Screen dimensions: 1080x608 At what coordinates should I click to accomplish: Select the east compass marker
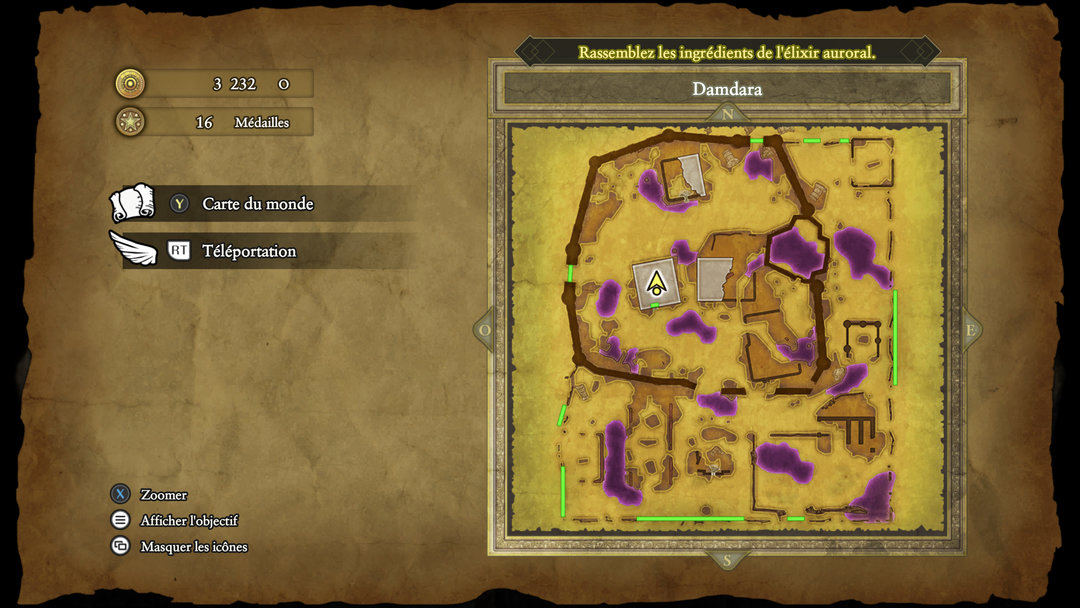pos(969,331)
